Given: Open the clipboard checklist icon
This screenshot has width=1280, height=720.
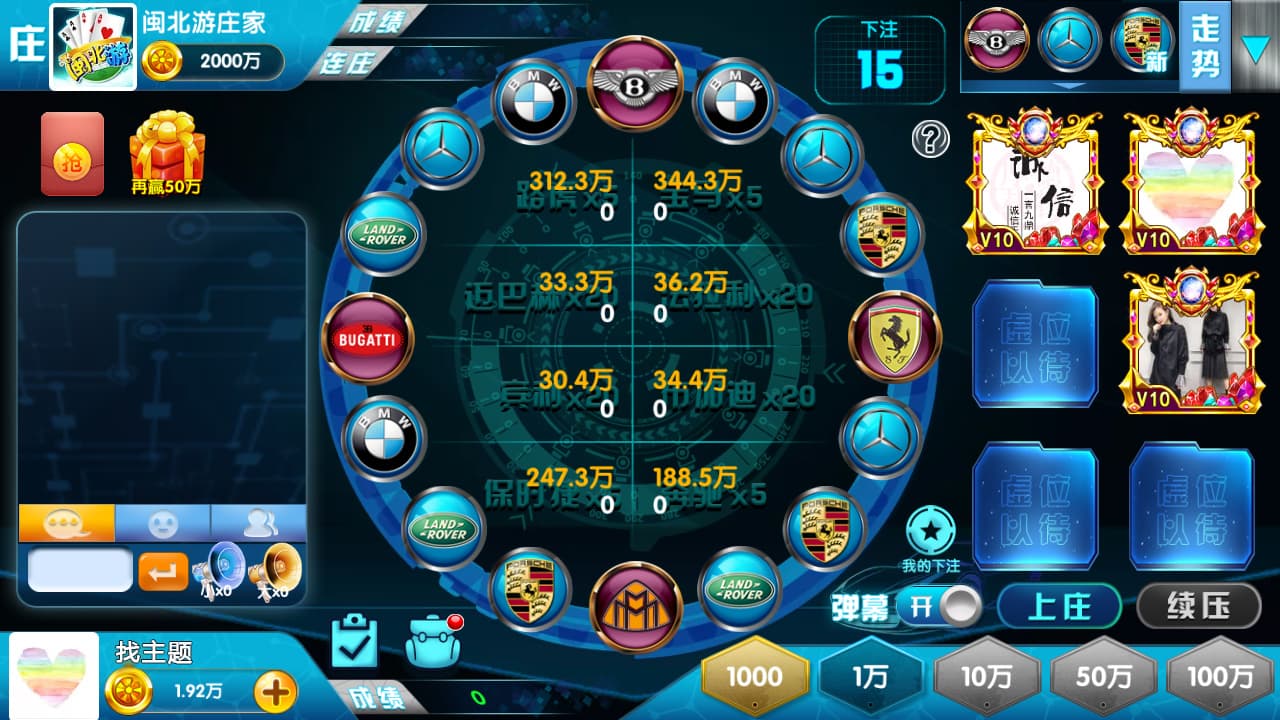Looking at the screenshot, I should coord(354,641).
